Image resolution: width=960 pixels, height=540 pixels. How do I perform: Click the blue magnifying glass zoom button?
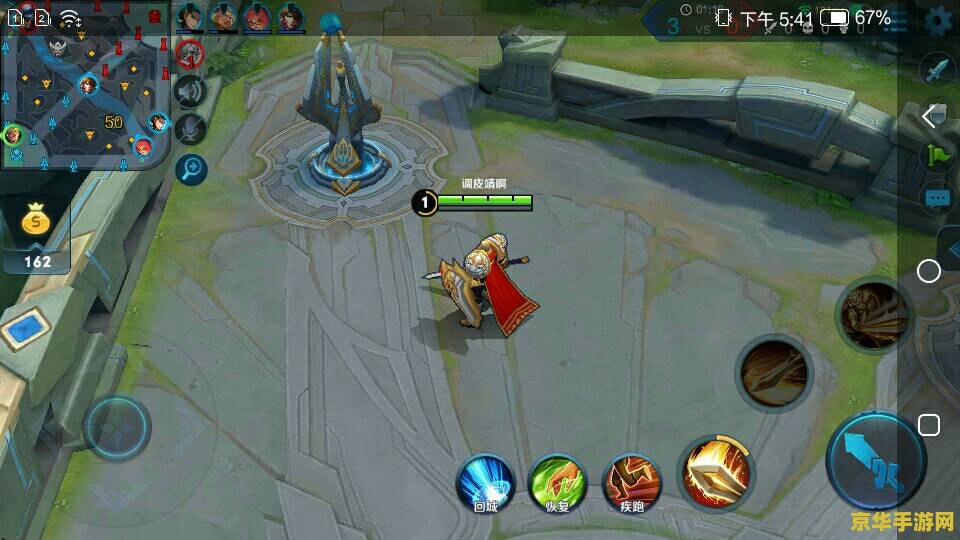(190, 168)
